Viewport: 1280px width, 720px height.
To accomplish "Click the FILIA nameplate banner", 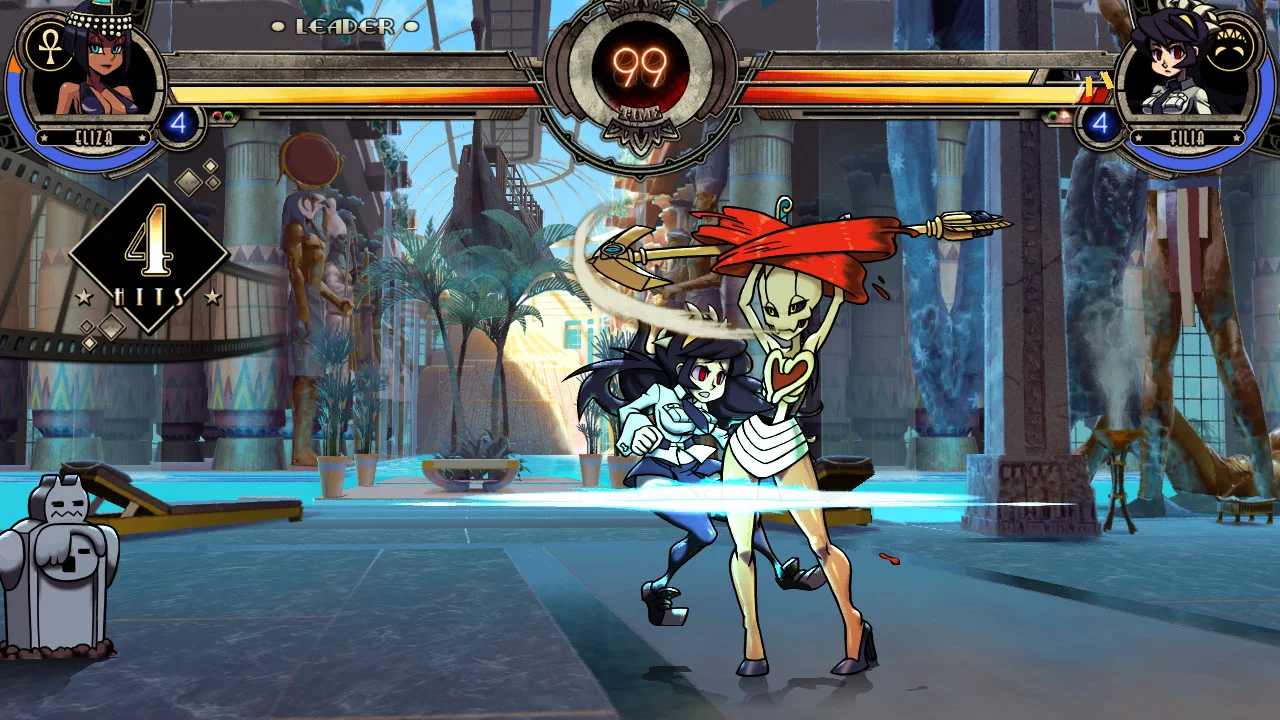I will 1187,135.
